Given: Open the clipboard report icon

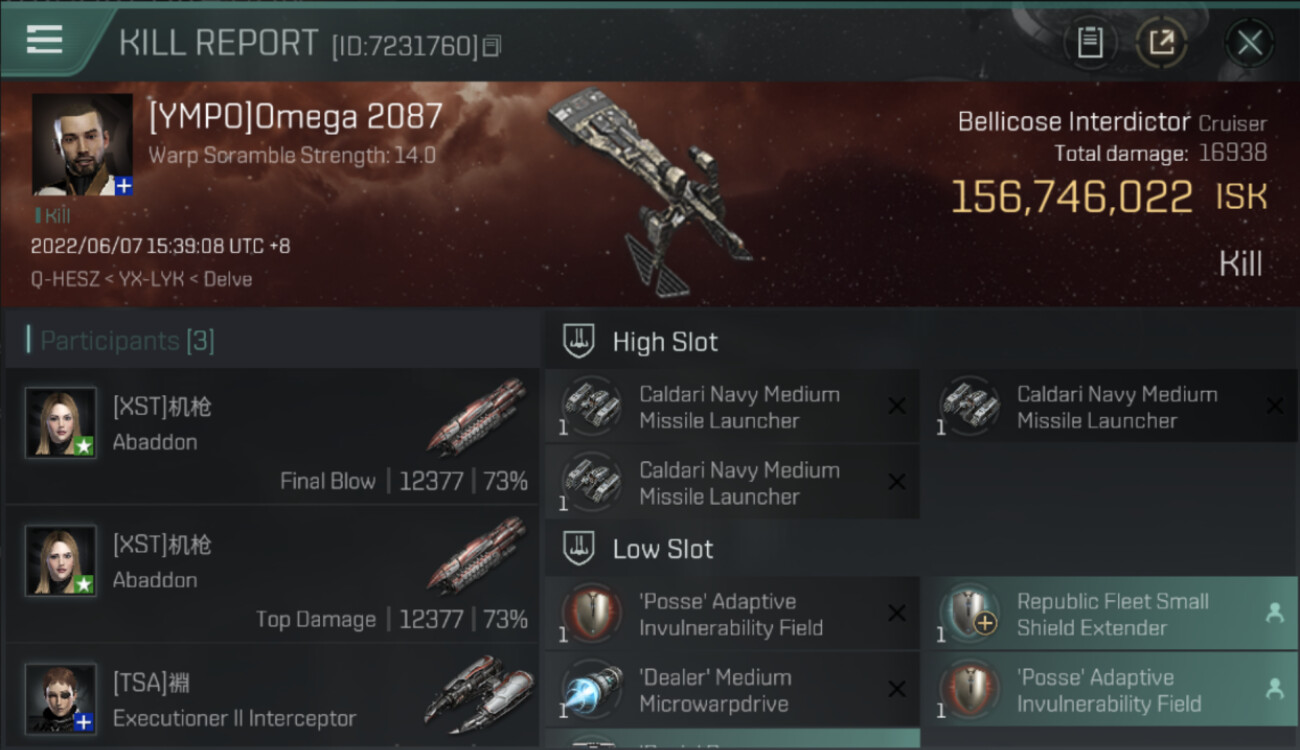Looking at the screenshot, I should (x=1089, y=43).
